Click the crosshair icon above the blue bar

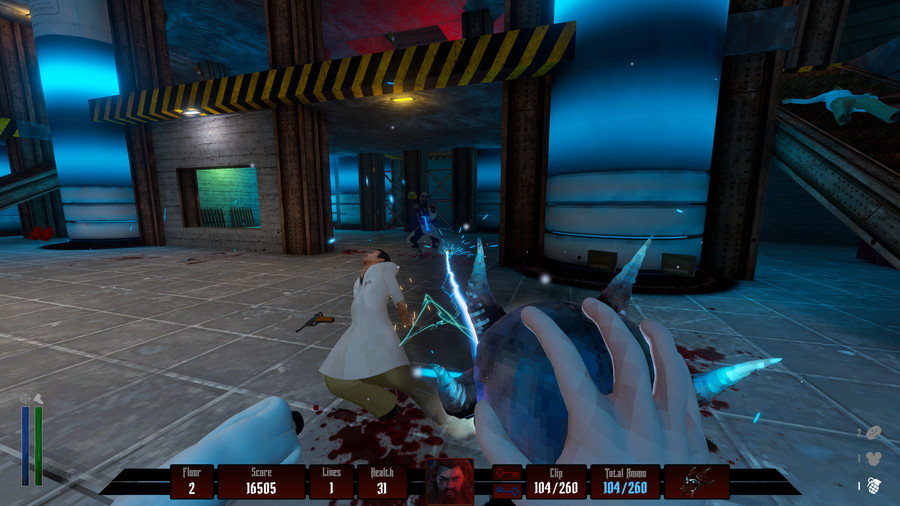[x=25, y=398]
